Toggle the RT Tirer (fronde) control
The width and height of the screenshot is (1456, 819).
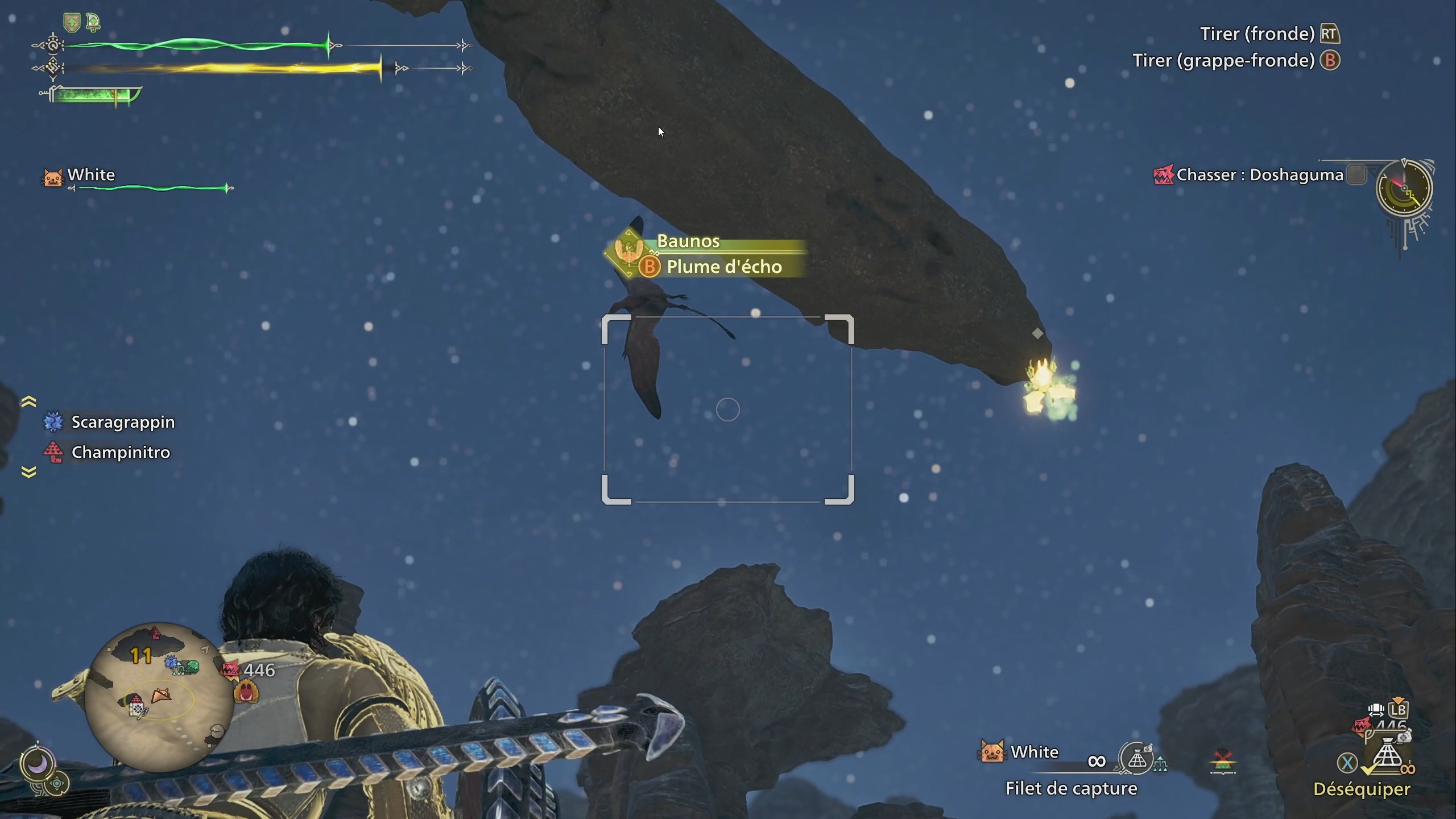tap(1331, 34)
